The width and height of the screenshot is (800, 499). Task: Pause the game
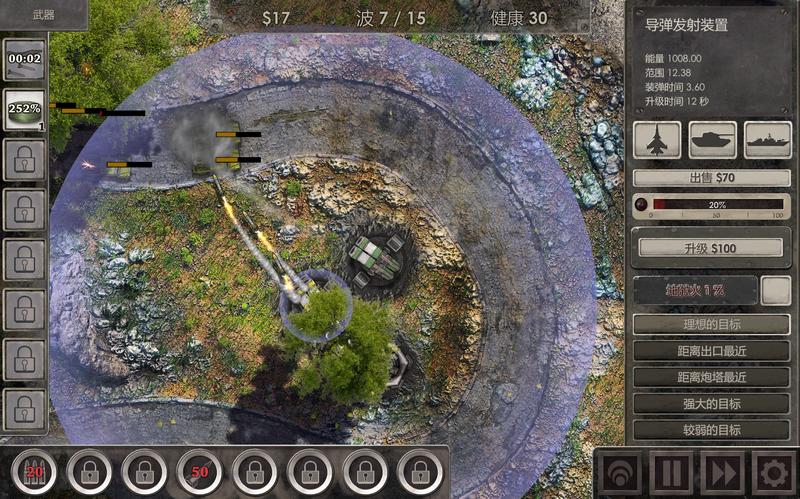[670, 470]
